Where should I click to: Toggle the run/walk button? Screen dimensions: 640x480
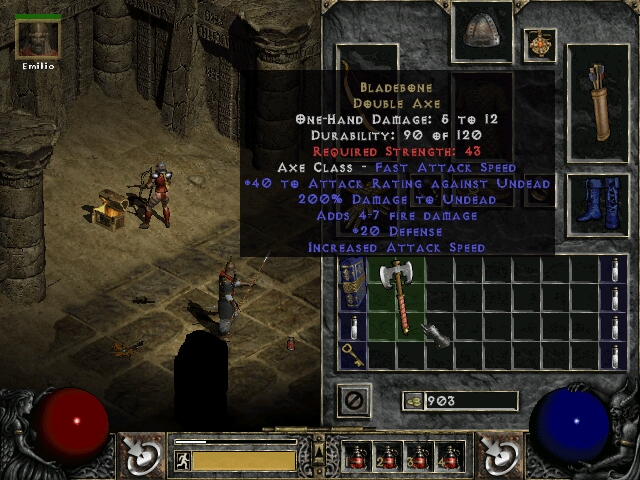[x=183, y=460]
